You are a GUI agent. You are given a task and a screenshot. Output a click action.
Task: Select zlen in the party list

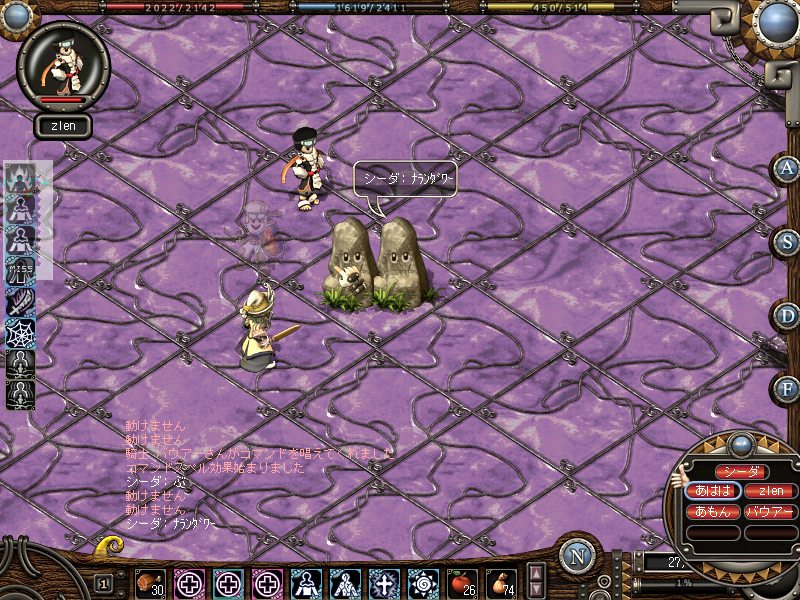(769, 491)
